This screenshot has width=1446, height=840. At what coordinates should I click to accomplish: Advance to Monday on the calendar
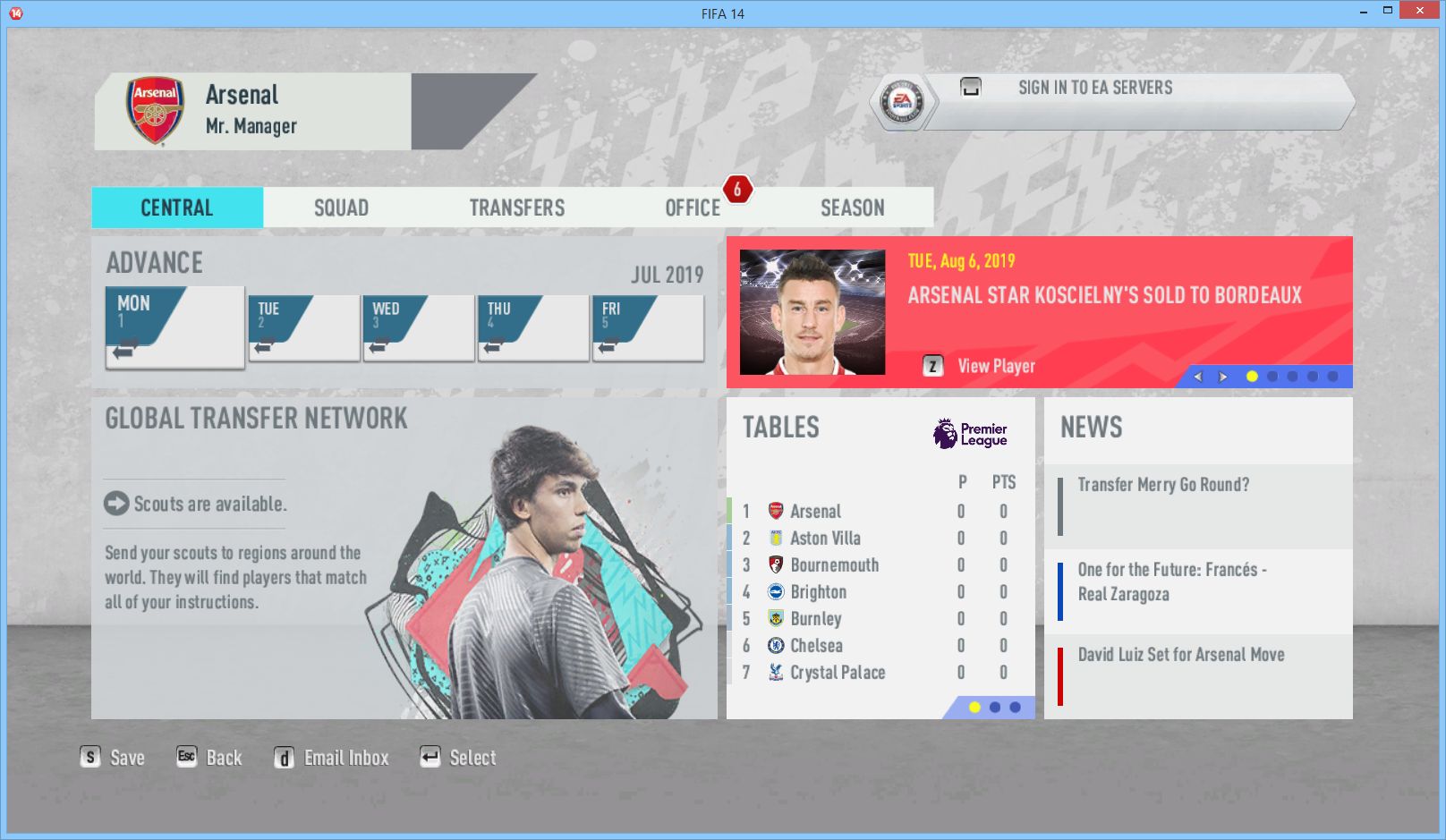click(x=174, y=327)
